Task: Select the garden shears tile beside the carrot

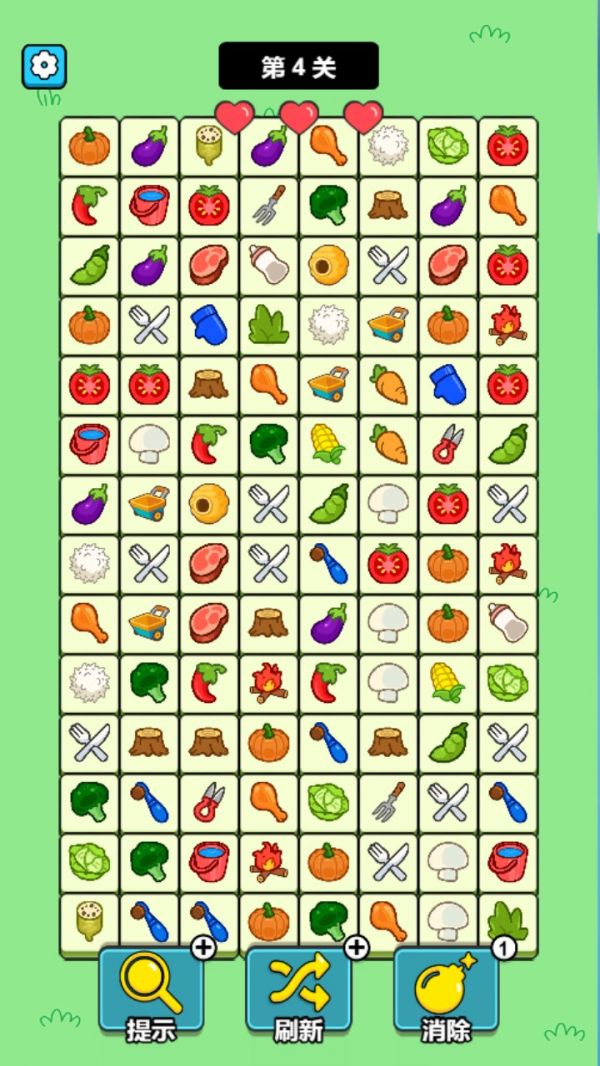Action: pyautogui.click(x=447, y=445)
